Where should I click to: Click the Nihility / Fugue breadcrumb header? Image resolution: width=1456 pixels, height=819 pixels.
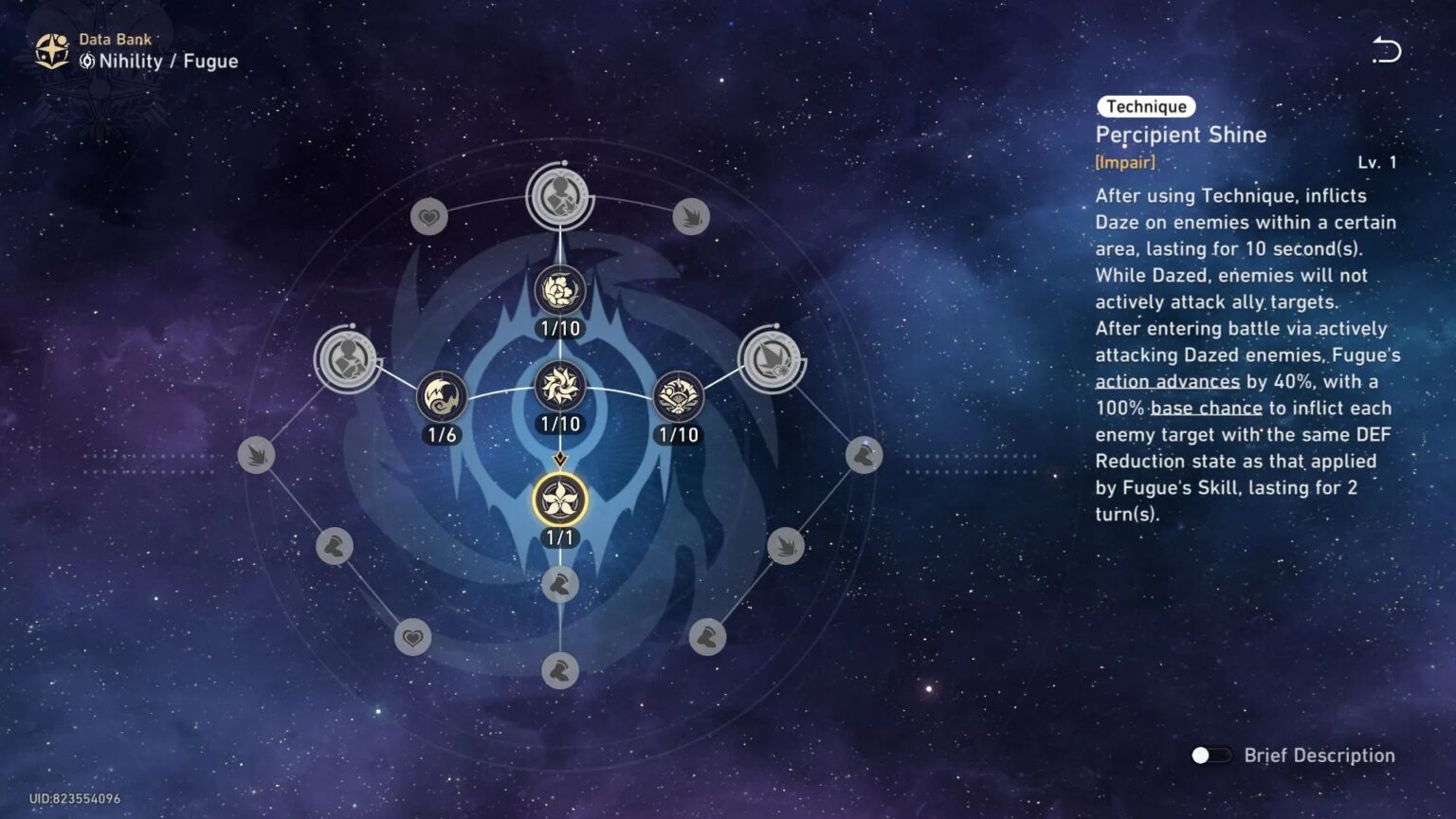[159, 61]
